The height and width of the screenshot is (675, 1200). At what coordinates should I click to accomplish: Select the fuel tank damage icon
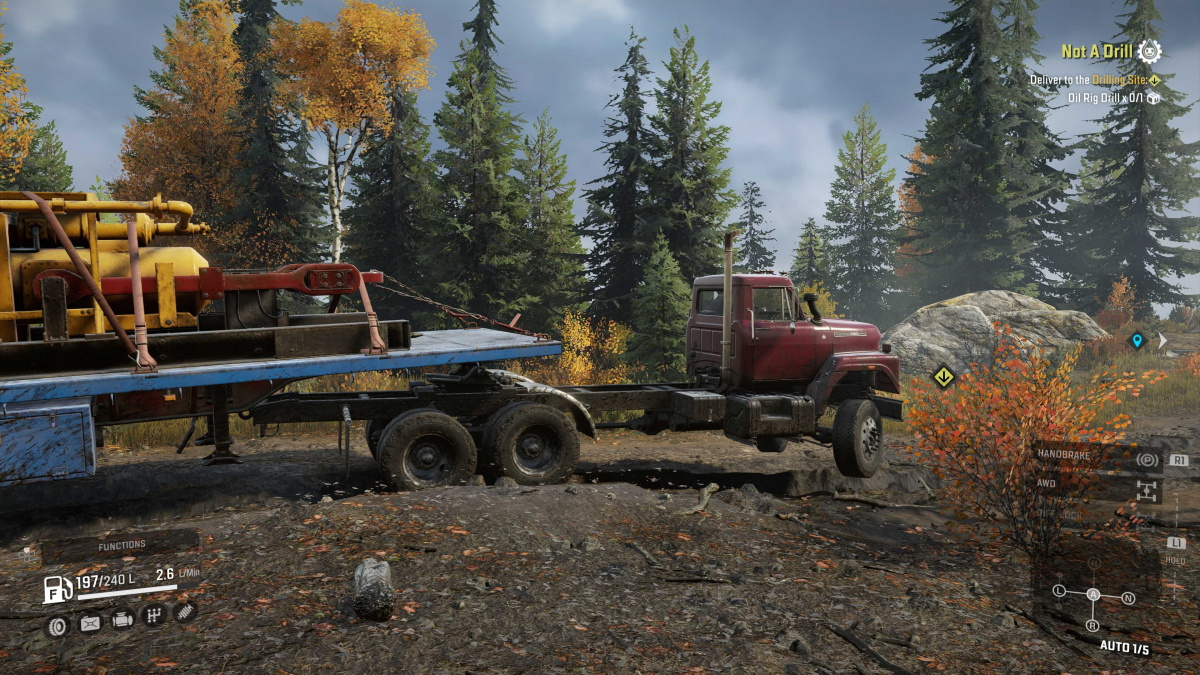[90, 624]
